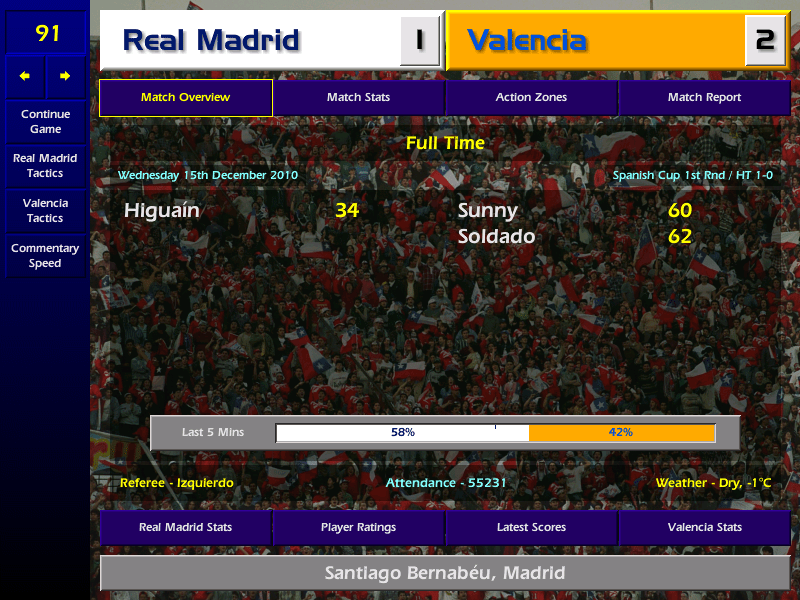The height and width of the screenshot is (600, 800).
Task: Click the right yellow arrow button
Action: 66,76
